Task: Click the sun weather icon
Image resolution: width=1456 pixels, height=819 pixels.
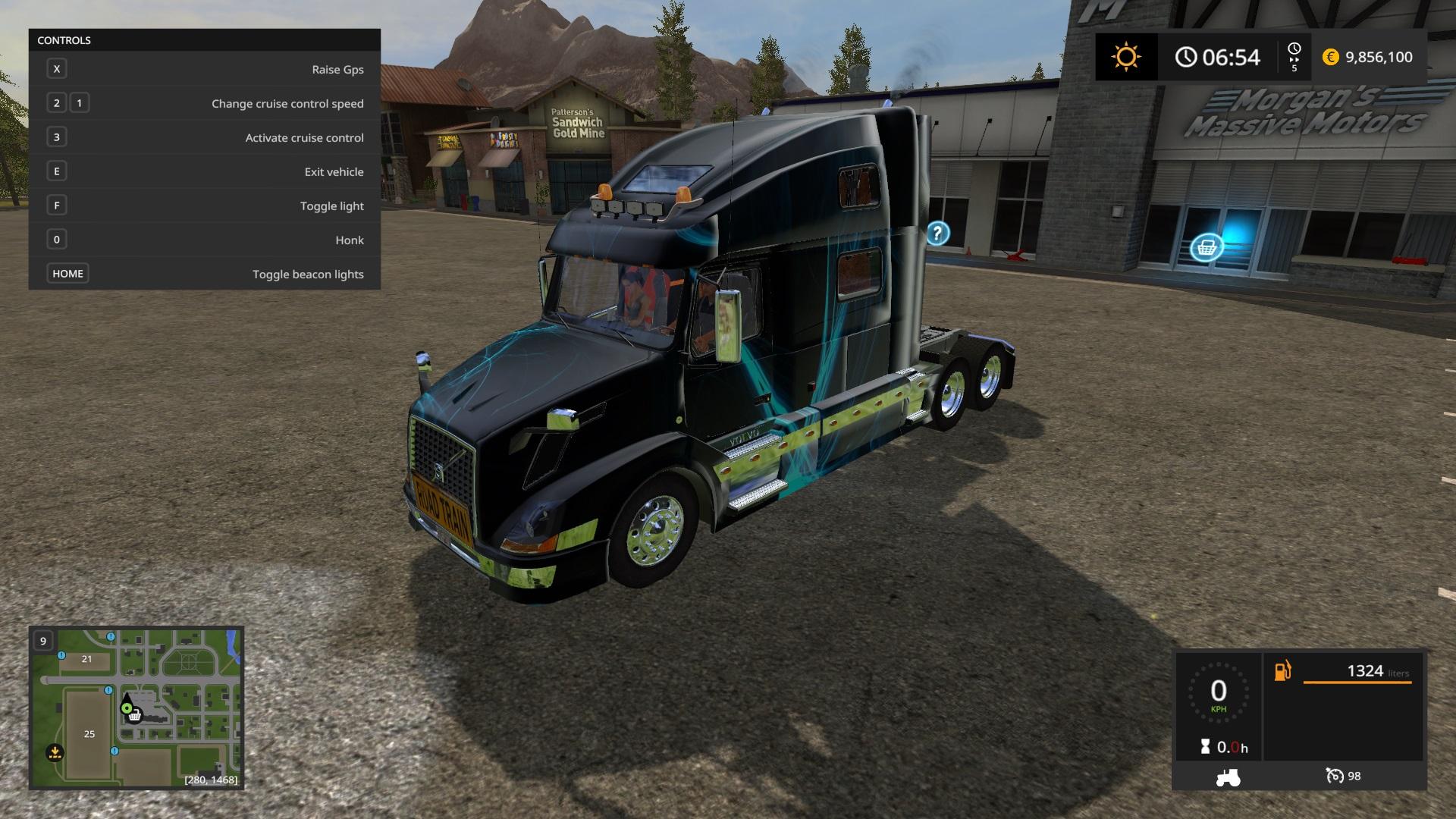Action: [1126, 58]
